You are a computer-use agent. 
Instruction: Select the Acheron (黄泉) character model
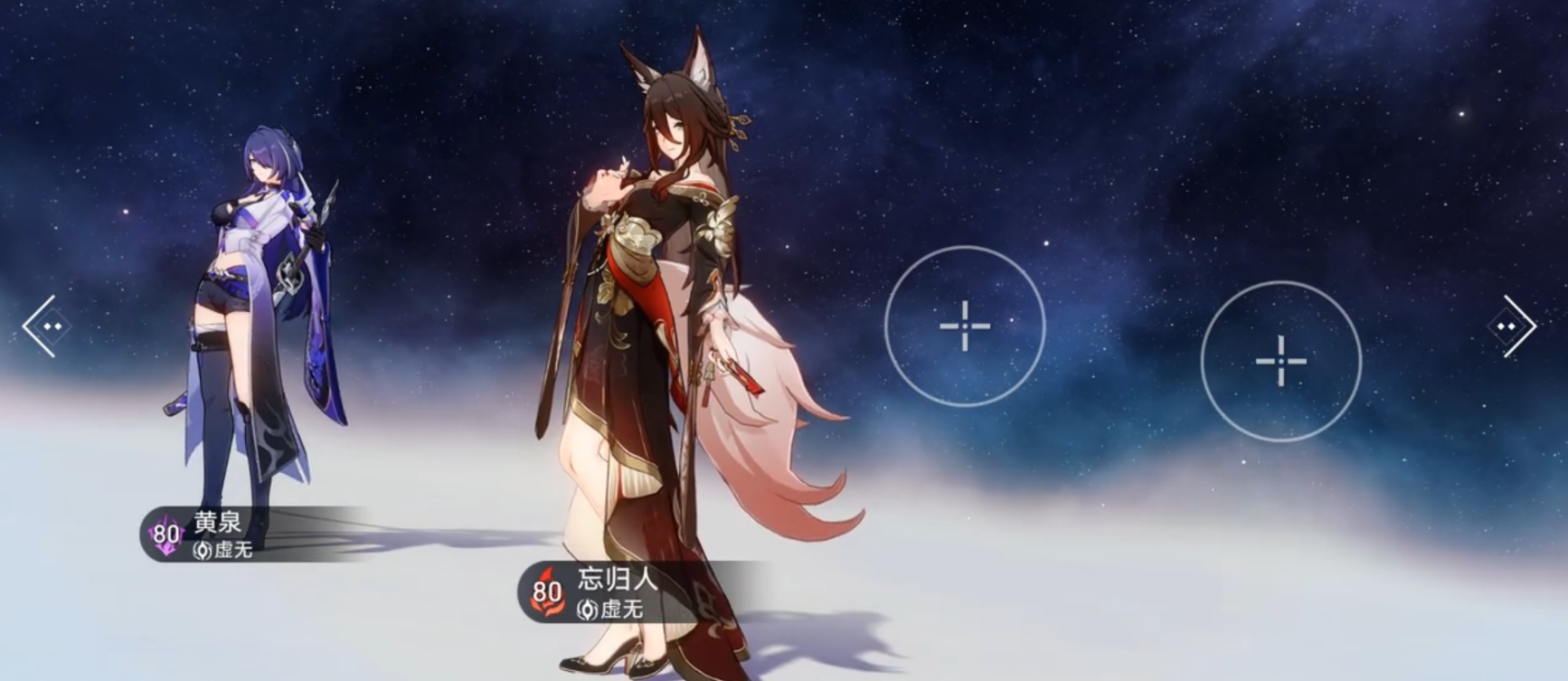pos(253,298)
